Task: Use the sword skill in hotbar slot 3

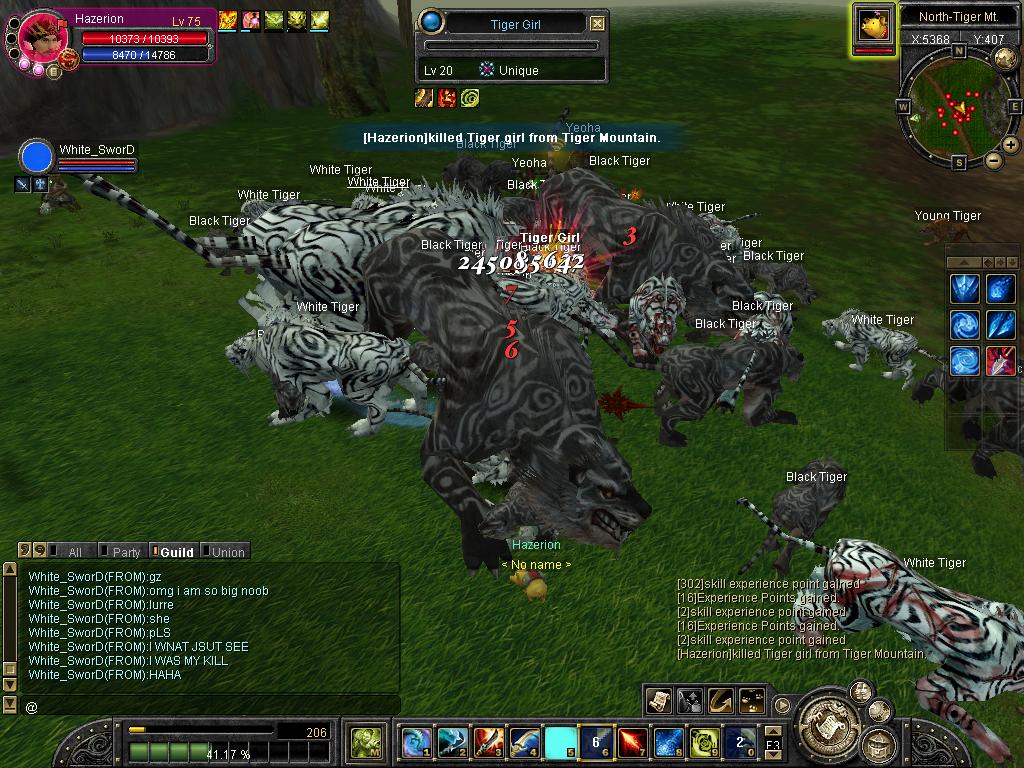Action: pos(488,743)
